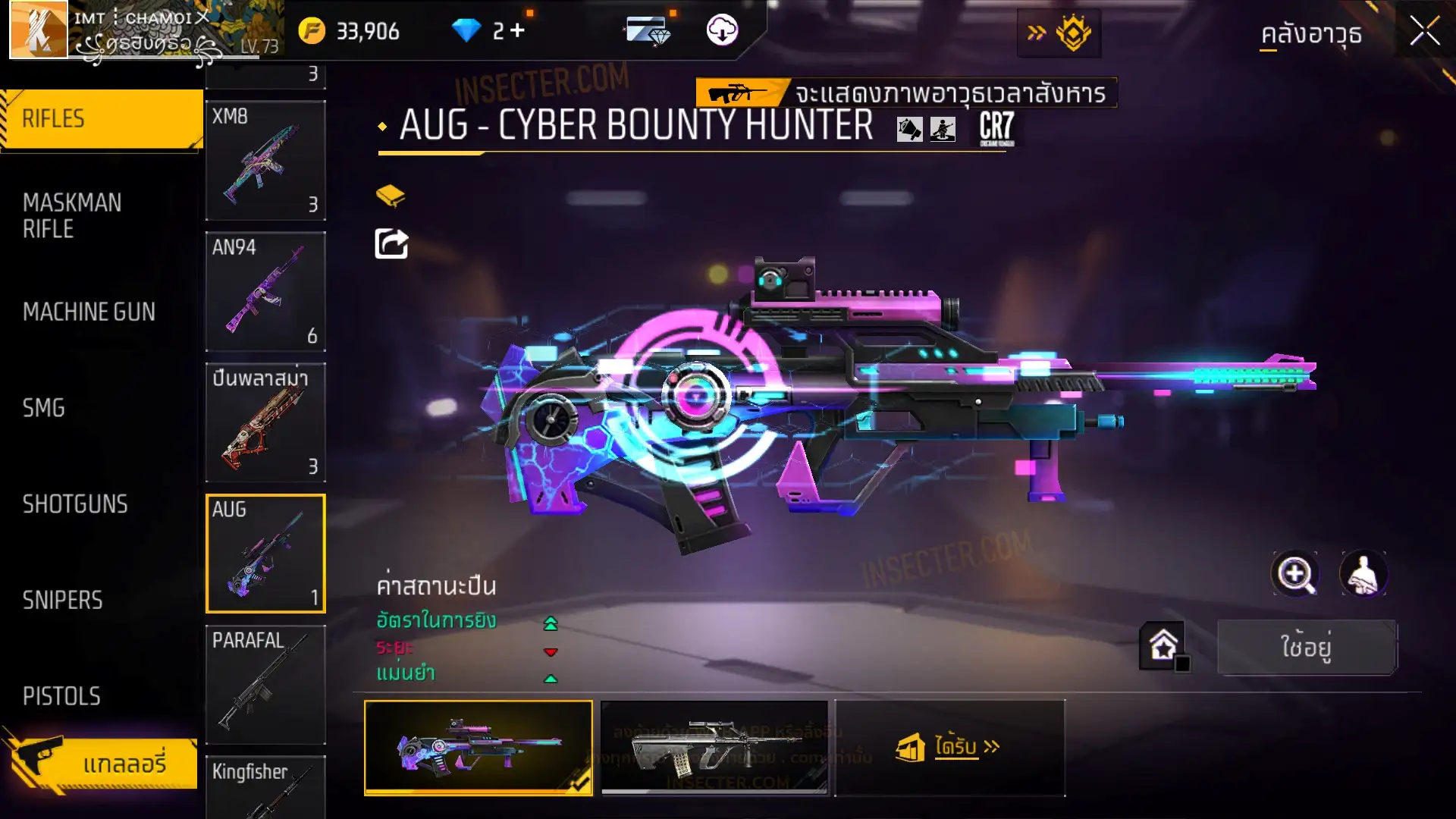Zoom in with the magnifier icon
This screenshot has height=819, width=1456.
pos(1295,574)
